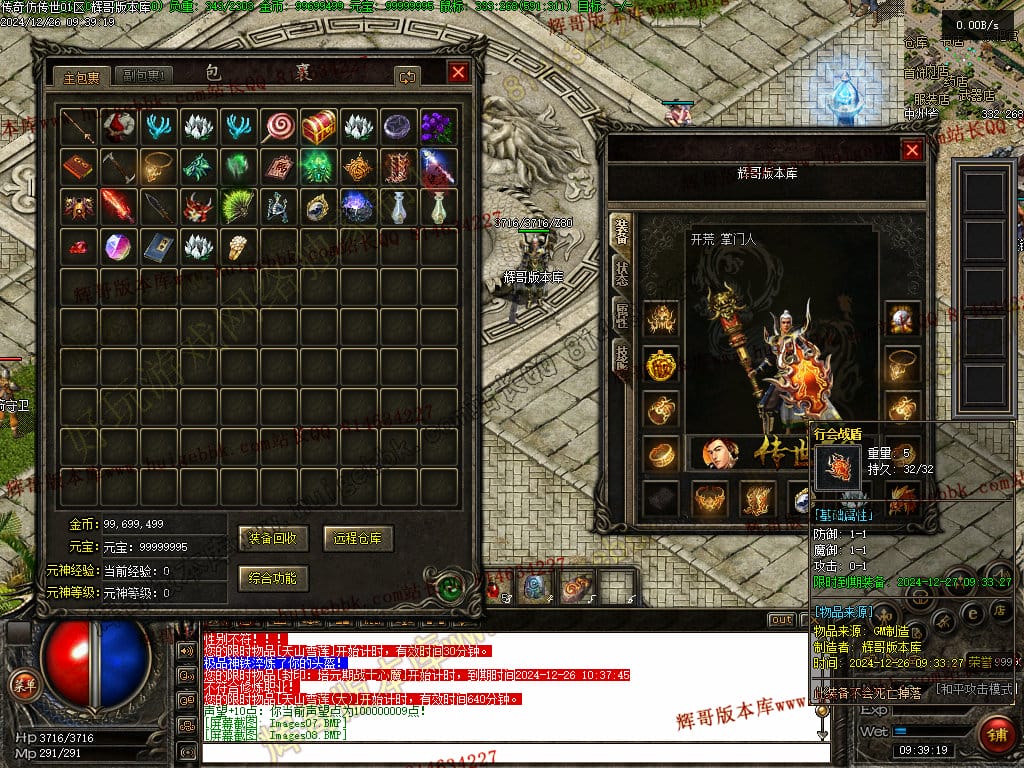Close the character equipment panel
The image size is (1024, 768).
coord(912,150)
